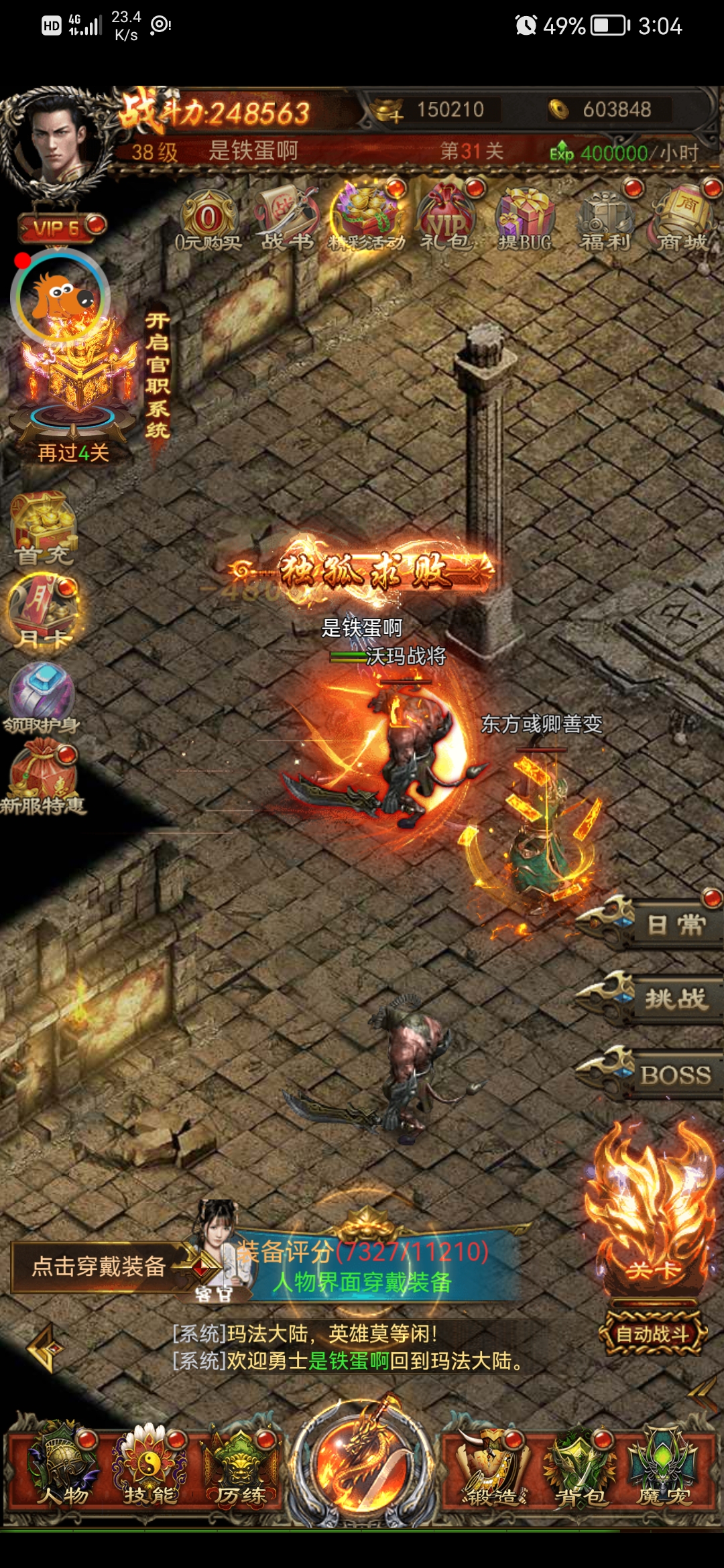
Task: Open the 商城 shop icon
Action: click(683, 218)
